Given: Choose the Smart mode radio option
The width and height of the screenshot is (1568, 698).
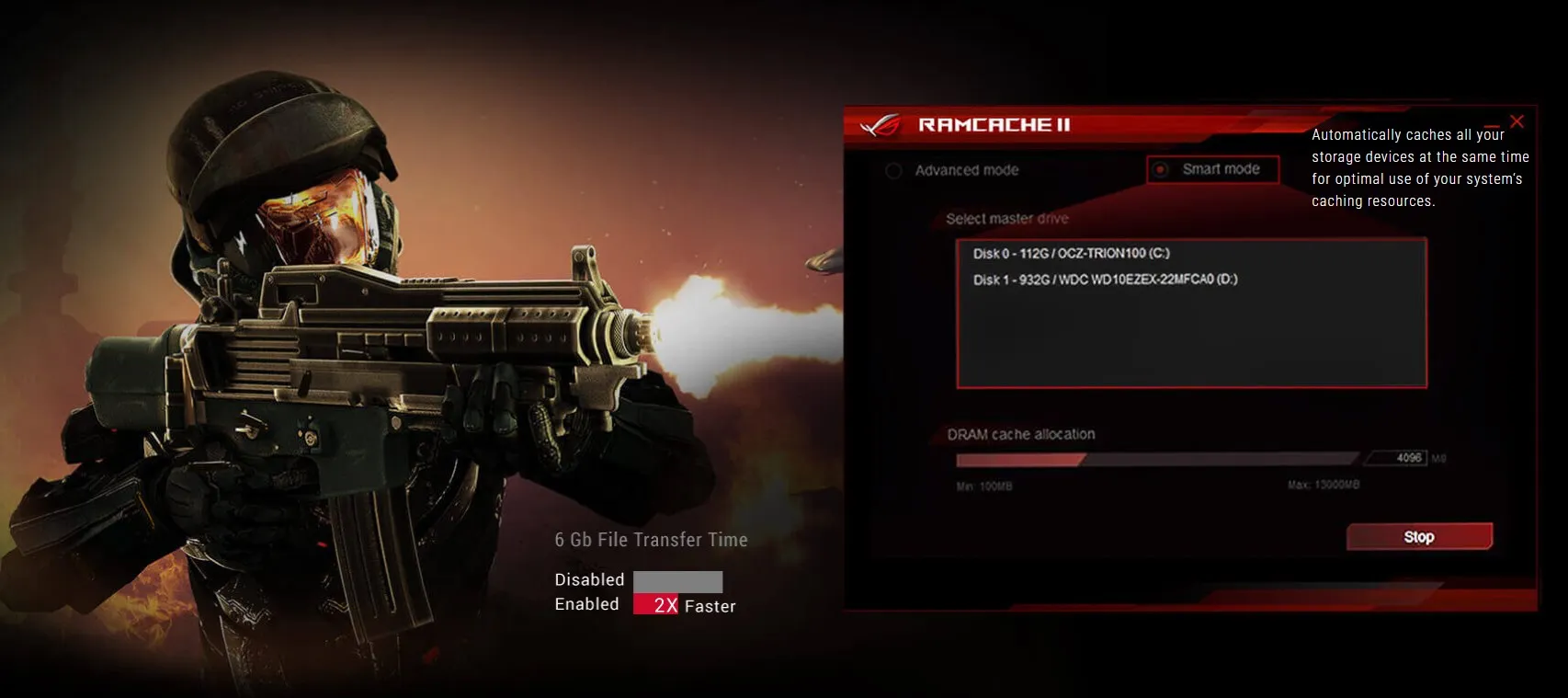Looking at the screenshot, I should 1161,170.
